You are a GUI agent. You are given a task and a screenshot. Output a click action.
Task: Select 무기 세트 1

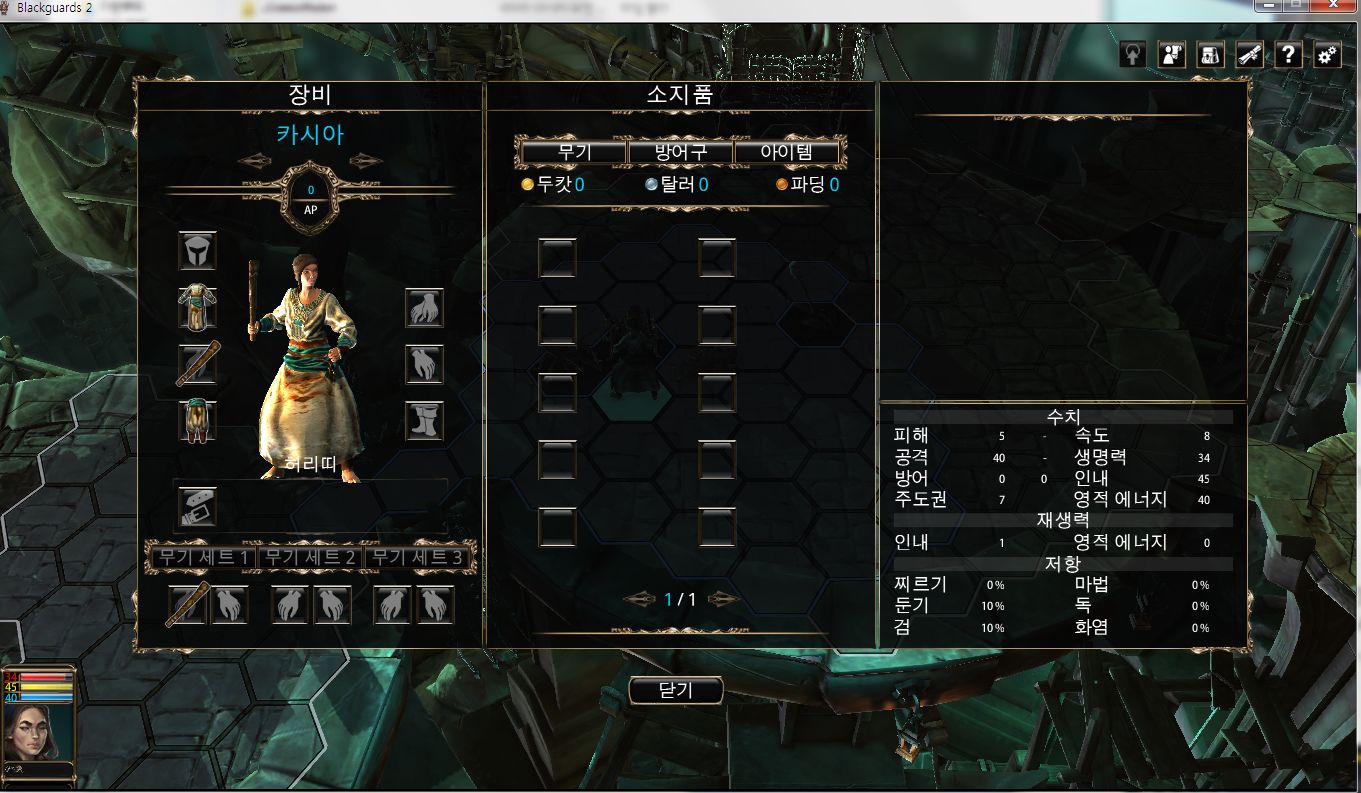203,557
